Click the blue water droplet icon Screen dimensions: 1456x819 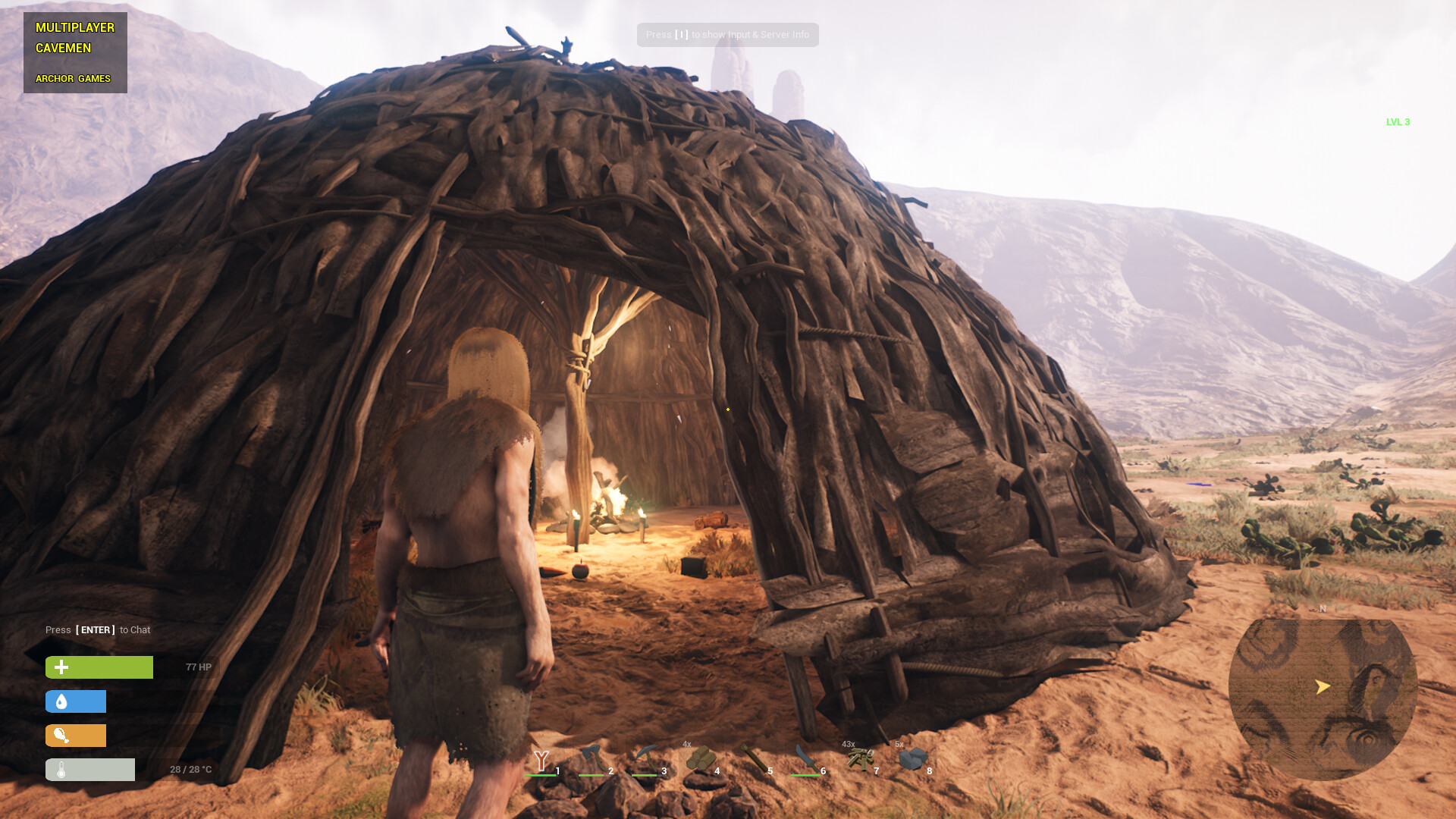[x=60, y=701]
